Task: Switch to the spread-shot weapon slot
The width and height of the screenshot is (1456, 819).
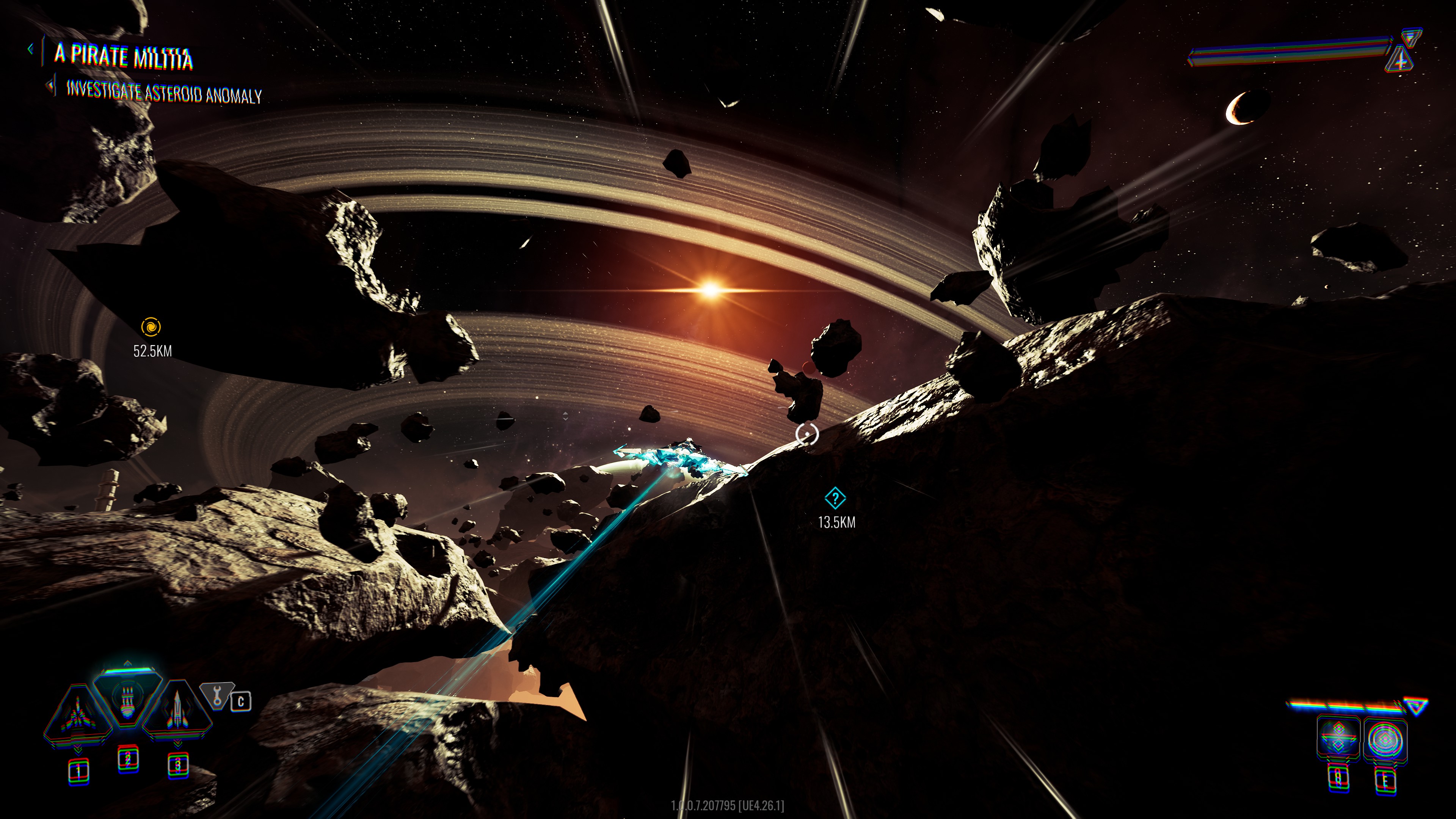Action: click(77, 714)
